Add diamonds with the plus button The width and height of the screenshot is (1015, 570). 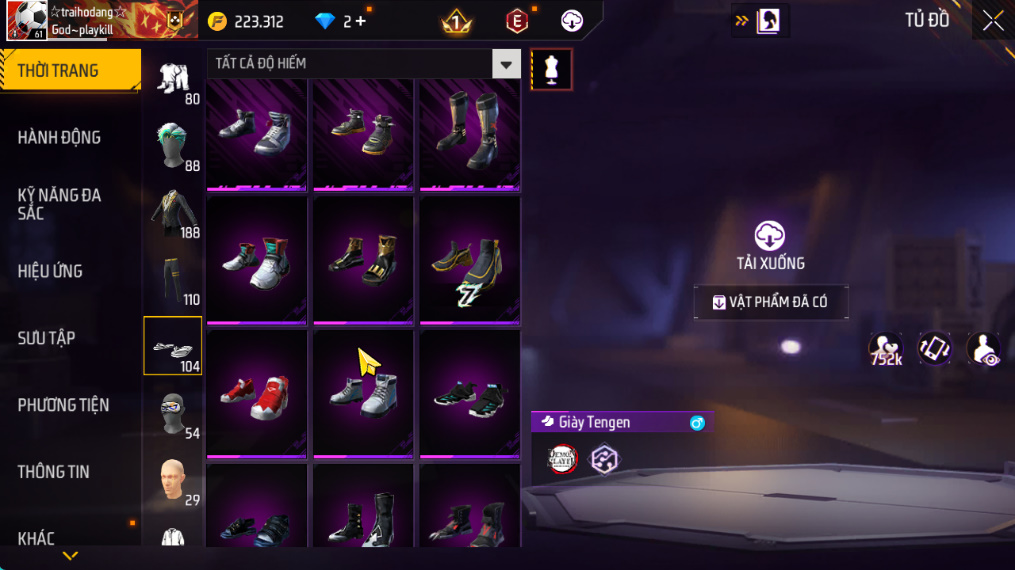click(x=361, y=21)
